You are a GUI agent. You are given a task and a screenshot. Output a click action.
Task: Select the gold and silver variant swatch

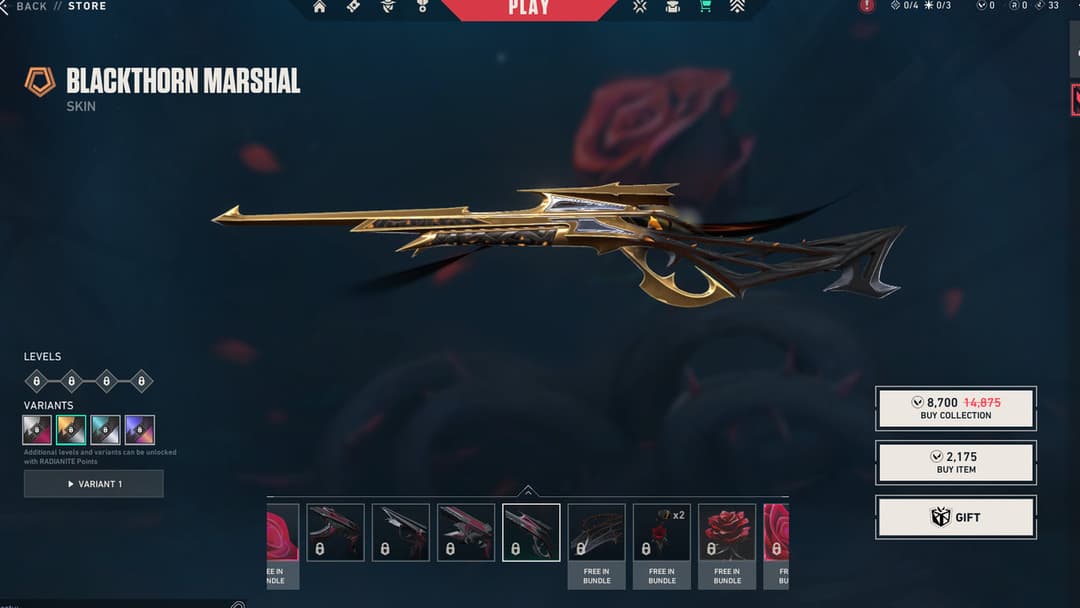pos(71,430)
